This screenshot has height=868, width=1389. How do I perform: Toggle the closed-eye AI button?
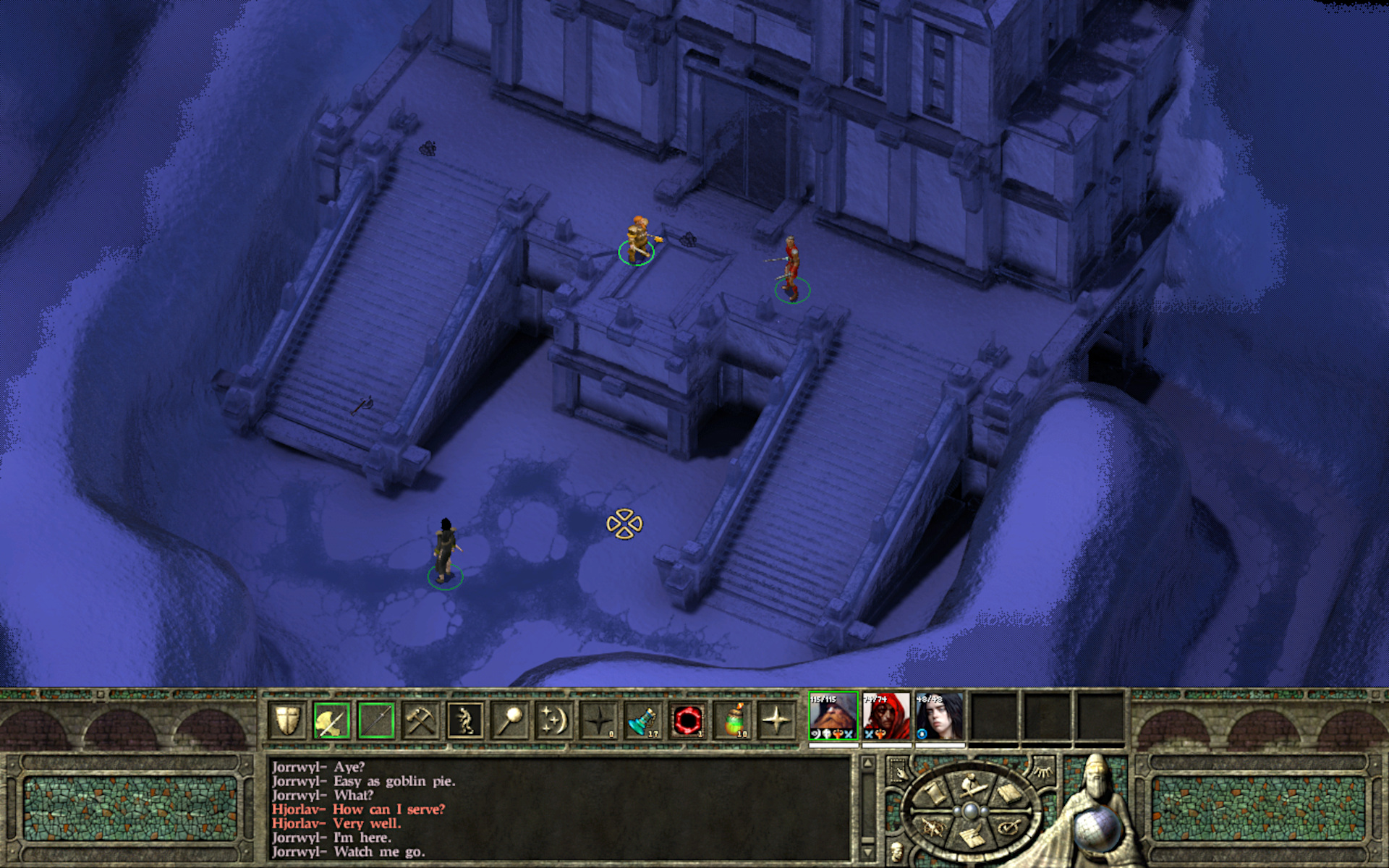(1043, 772)
